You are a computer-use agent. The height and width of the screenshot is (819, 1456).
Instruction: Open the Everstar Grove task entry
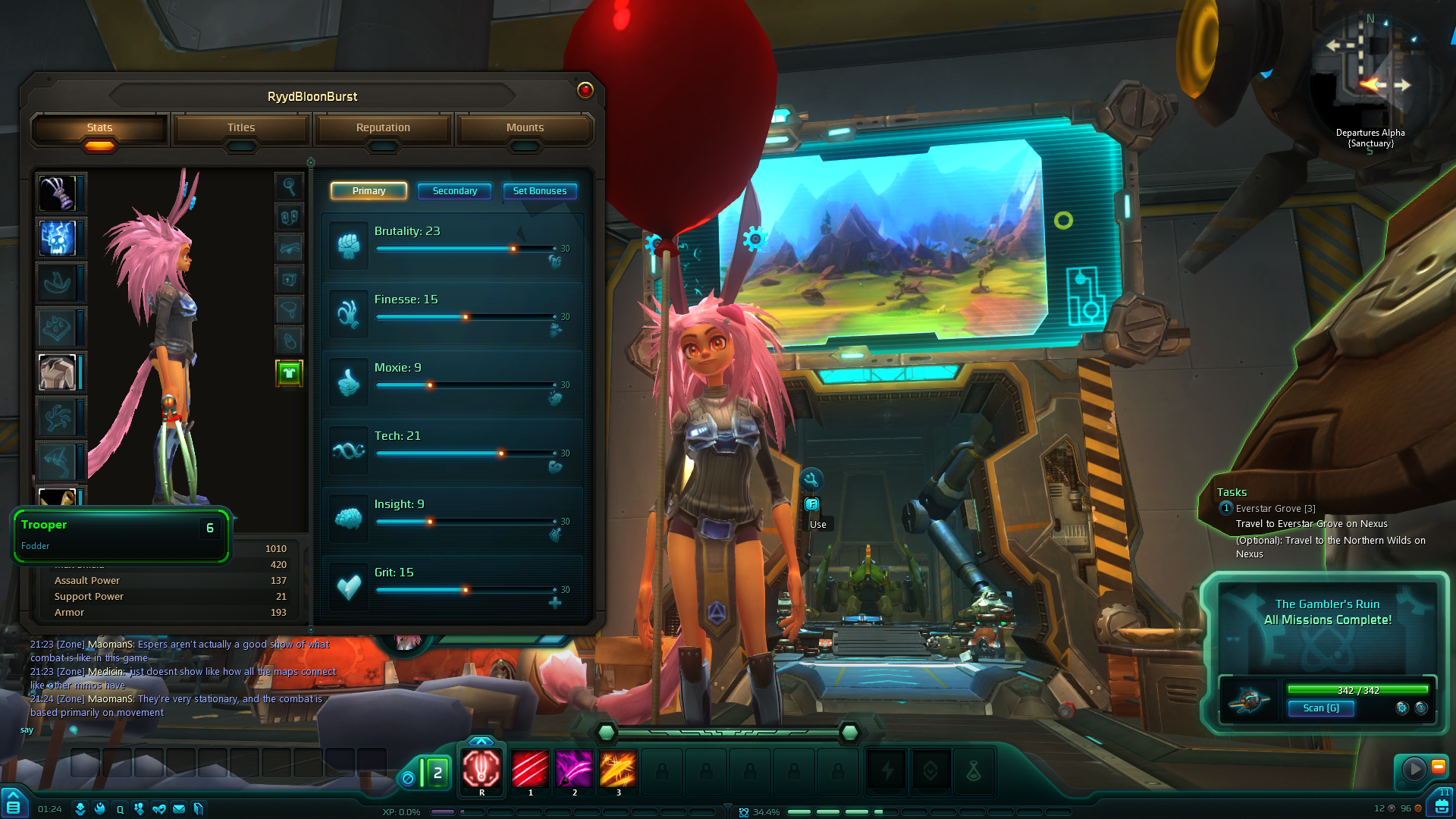point(1276,509)
